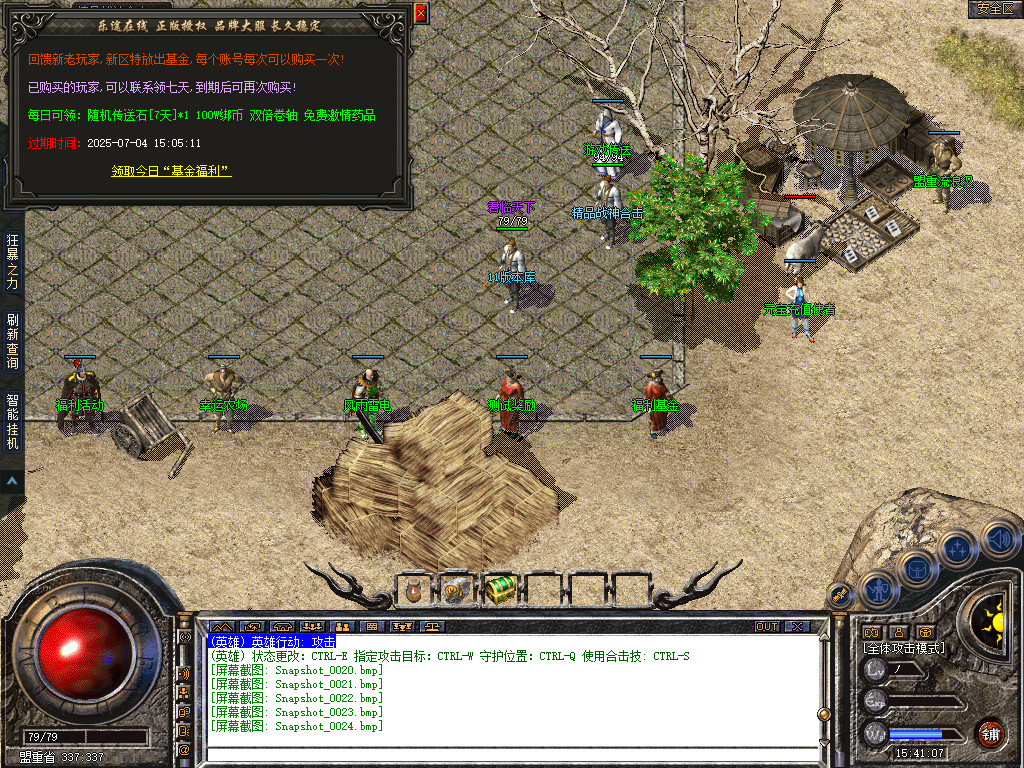Open the skills orb with four stars
The height and width of the screenshot is (768, 1024).
coord(957,548)
